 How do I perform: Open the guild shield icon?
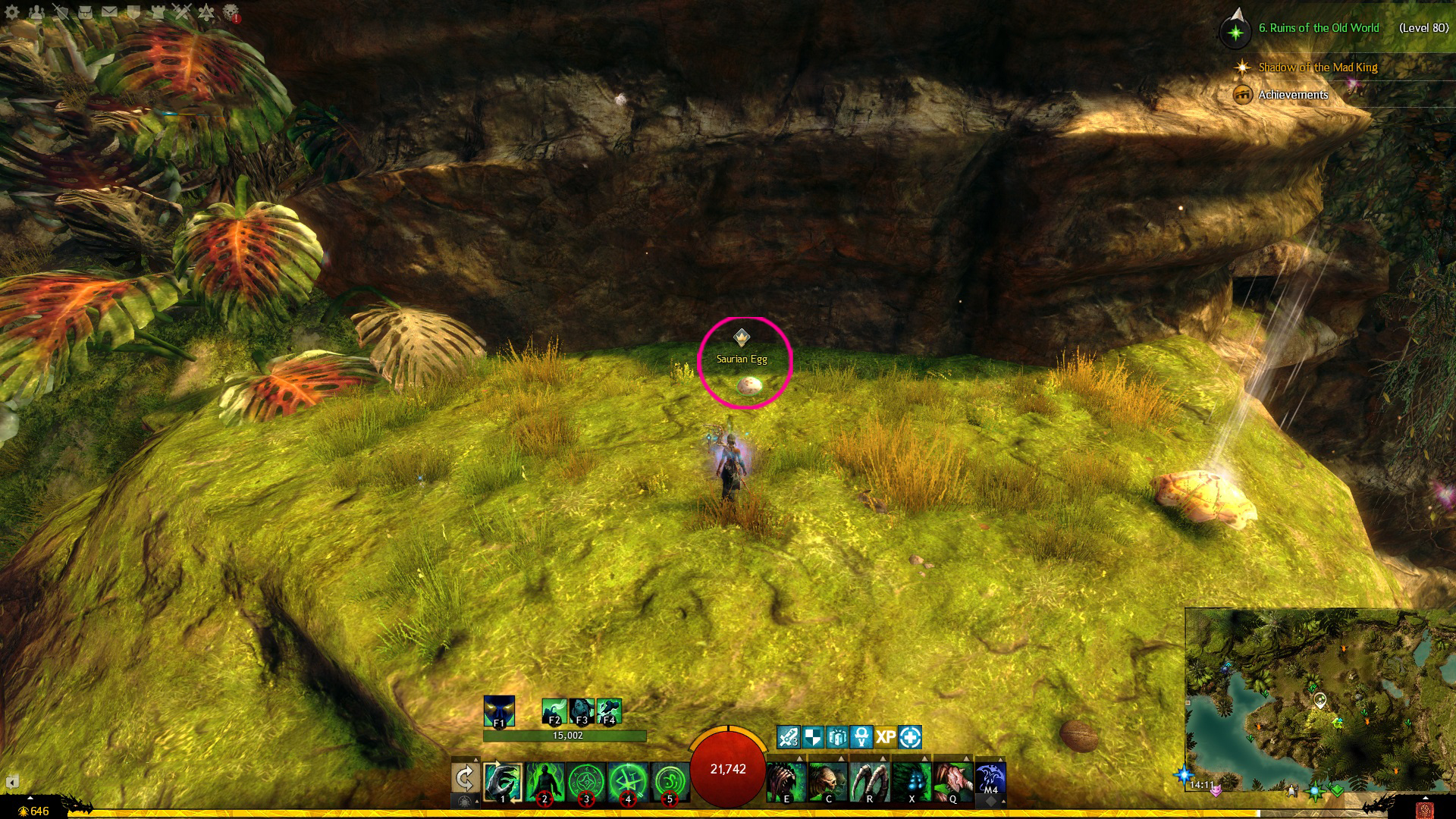point(133,12)
